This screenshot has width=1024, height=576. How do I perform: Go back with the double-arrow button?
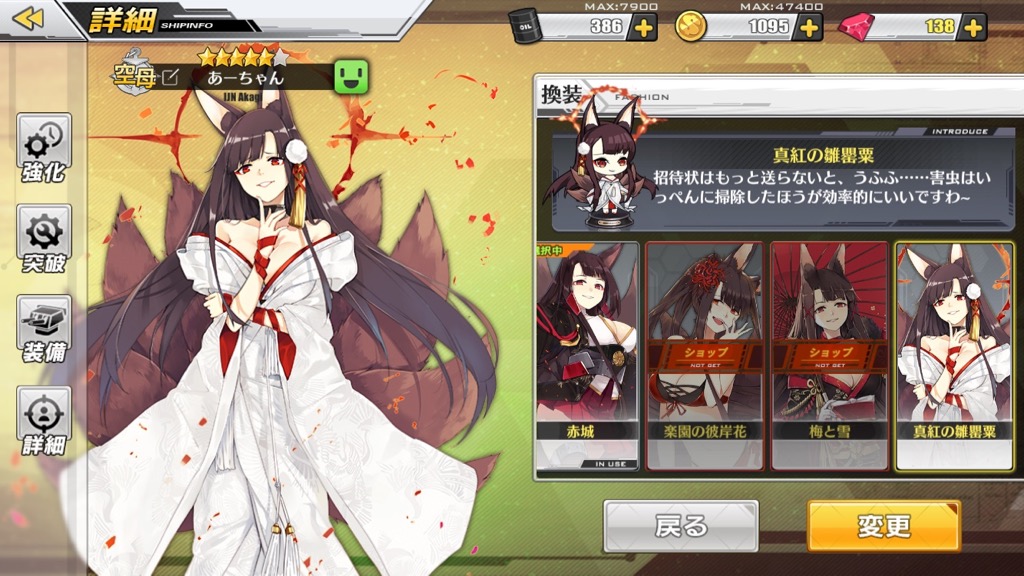pyautogui.click(x=30, y=19)
